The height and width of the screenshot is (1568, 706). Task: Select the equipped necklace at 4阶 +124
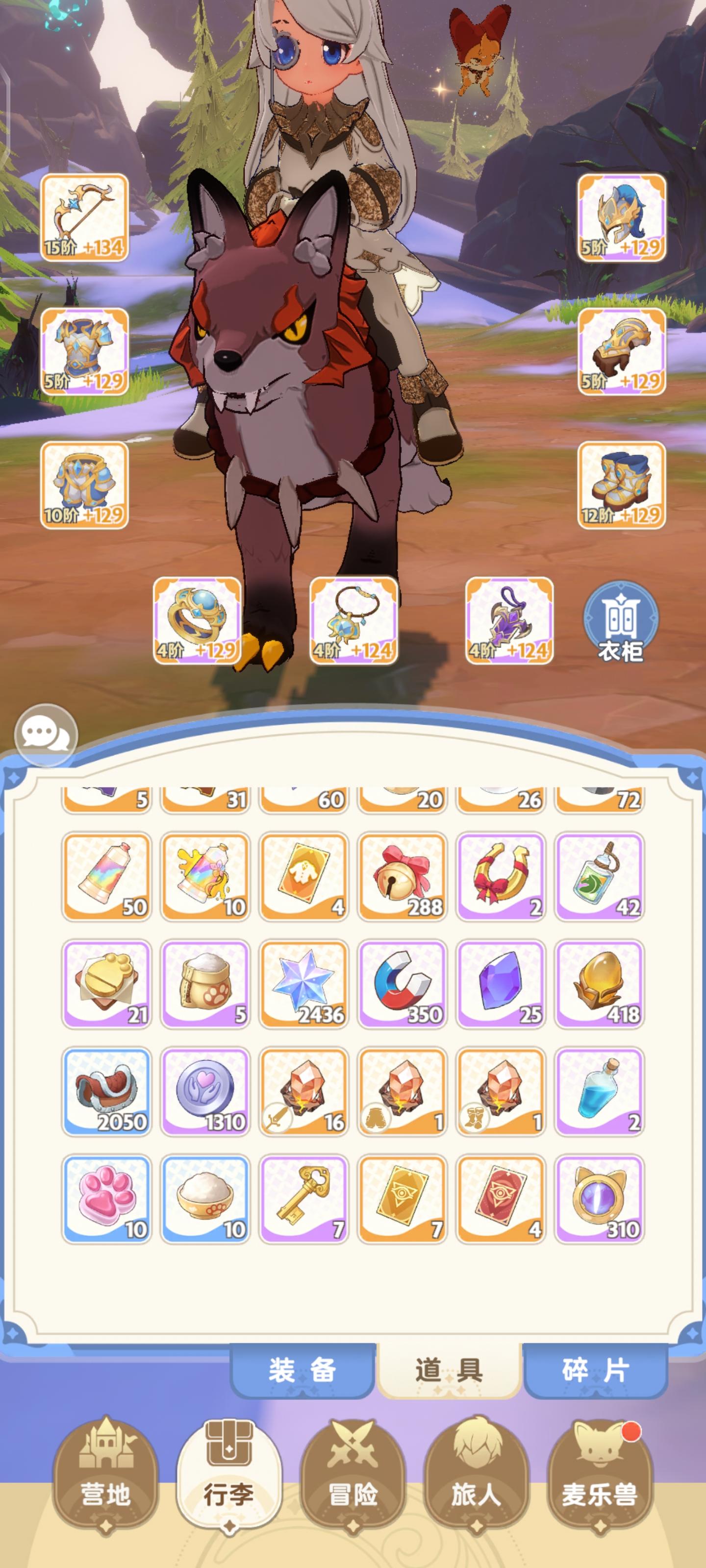[353, 621]
